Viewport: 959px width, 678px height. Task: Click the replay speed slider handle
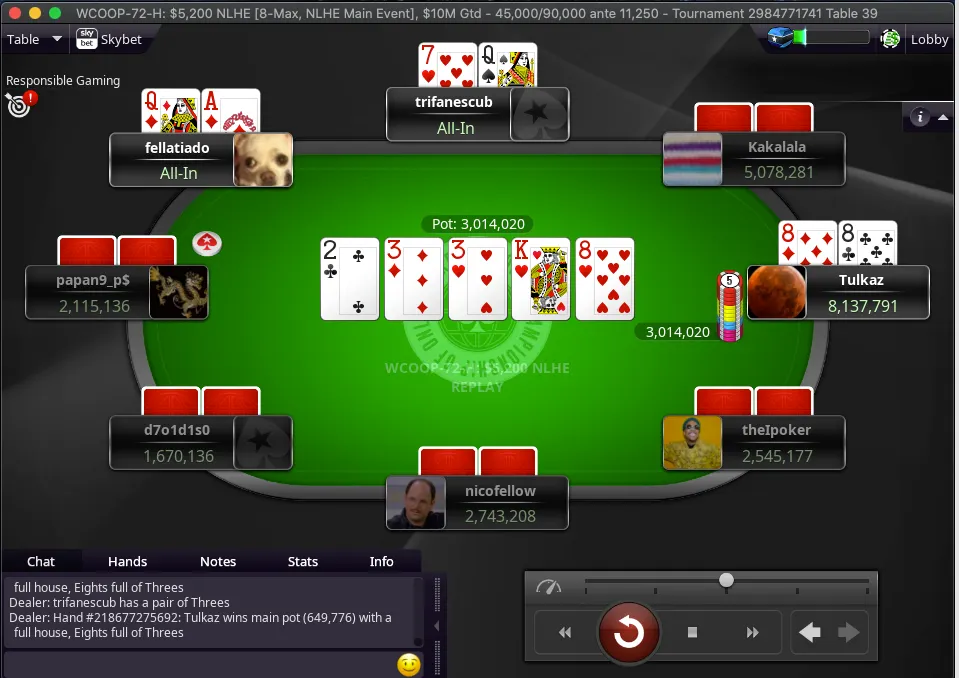tap(727, 580)
